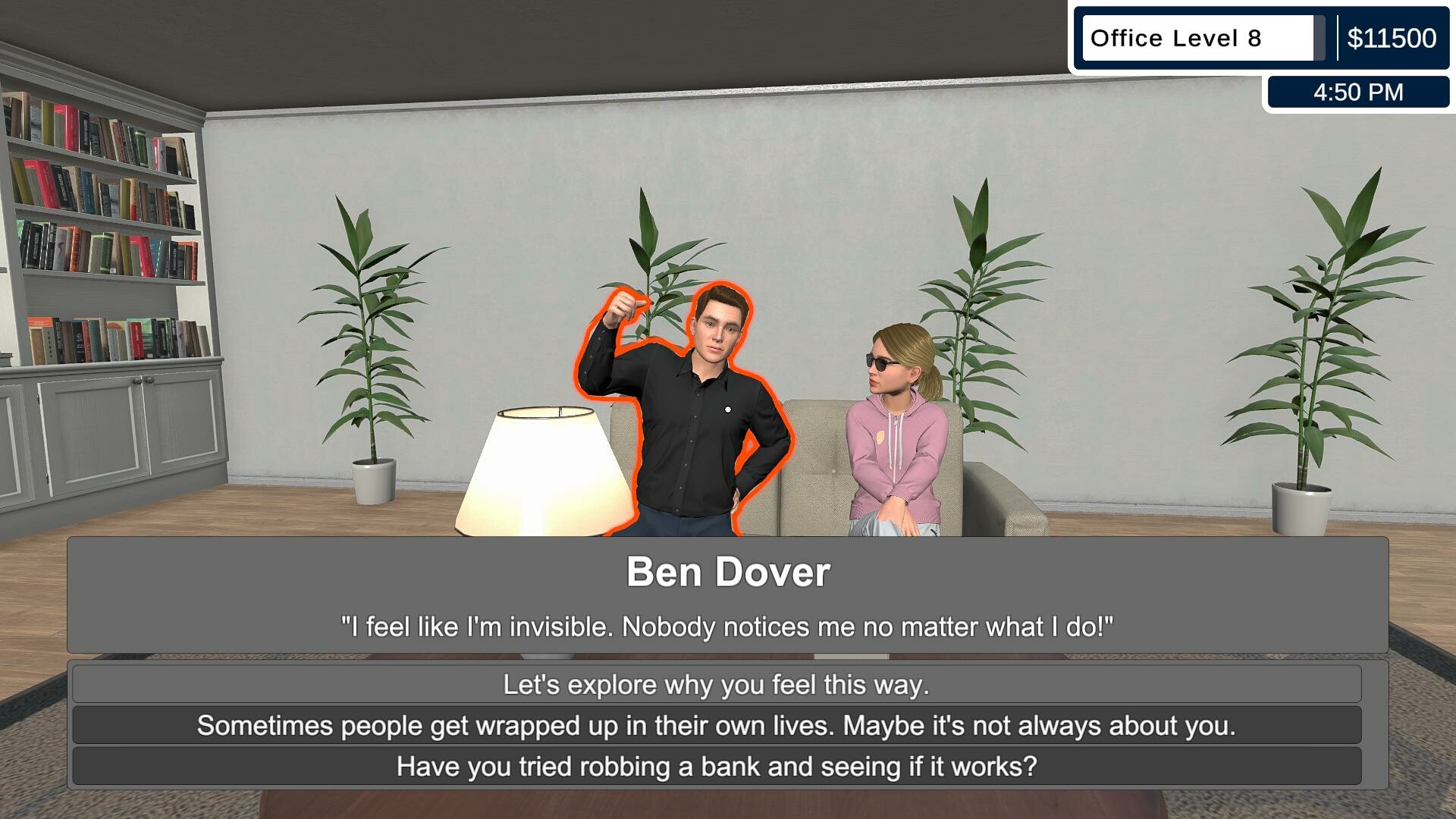Click the crosshair dot on Ben's chest
The height and width of the screenshot is (819, 1456).
726,409
